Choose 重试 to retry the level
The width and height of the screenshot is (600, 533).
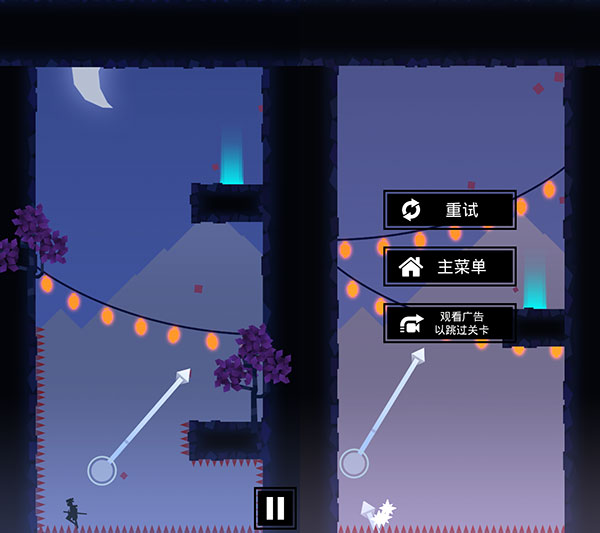450,210
